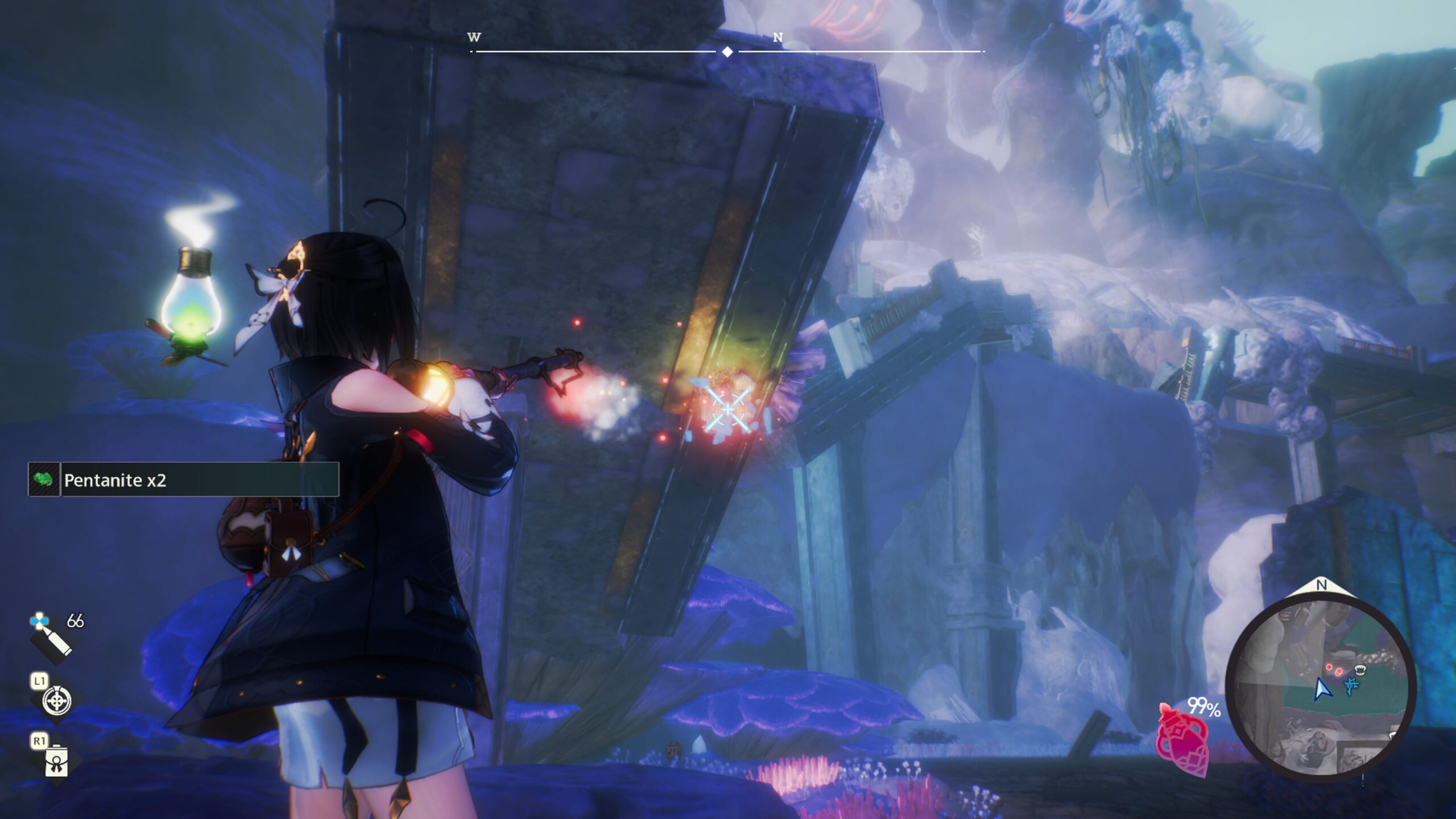Click the Pentanite x2 pickup notification
This screenshot has height=819, width=1456.
(184, 480)
